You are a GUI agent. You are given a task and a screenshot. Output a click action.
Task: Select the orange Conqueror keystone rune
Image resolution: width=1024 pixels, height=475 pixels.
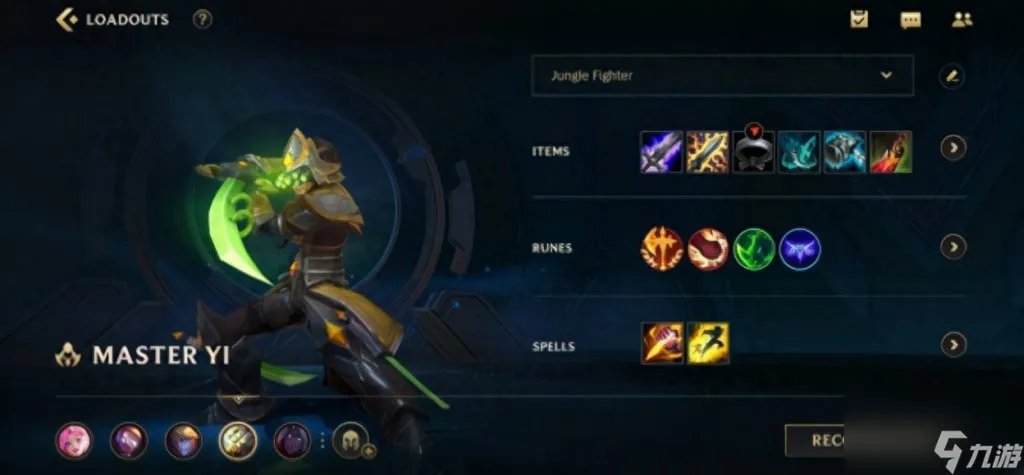click(662, 249)
